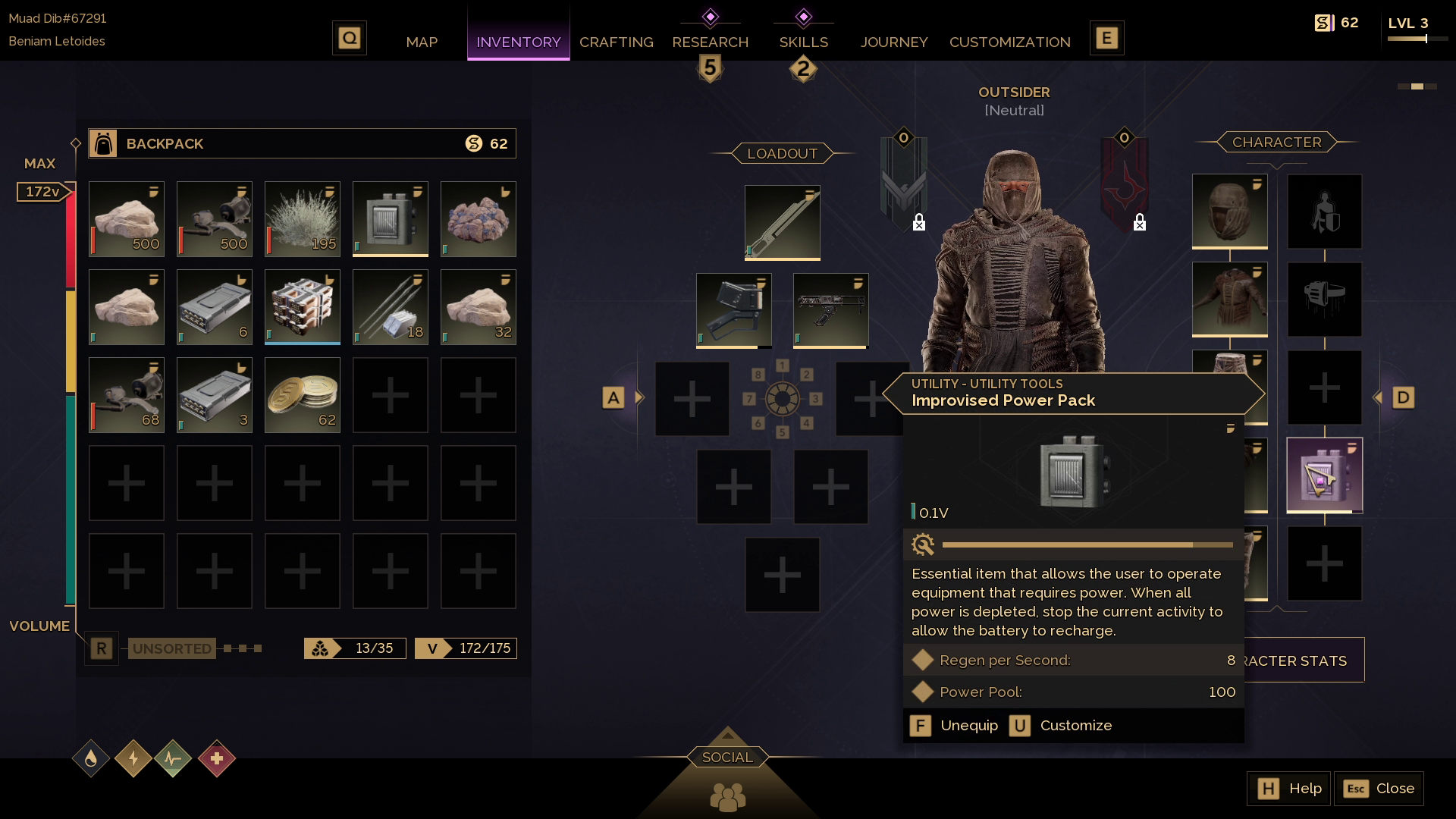The height and width of the screenshot is (819, 1456).
Task: Select the top loadout blade weapon slot
Action: [x=782, y=223]
